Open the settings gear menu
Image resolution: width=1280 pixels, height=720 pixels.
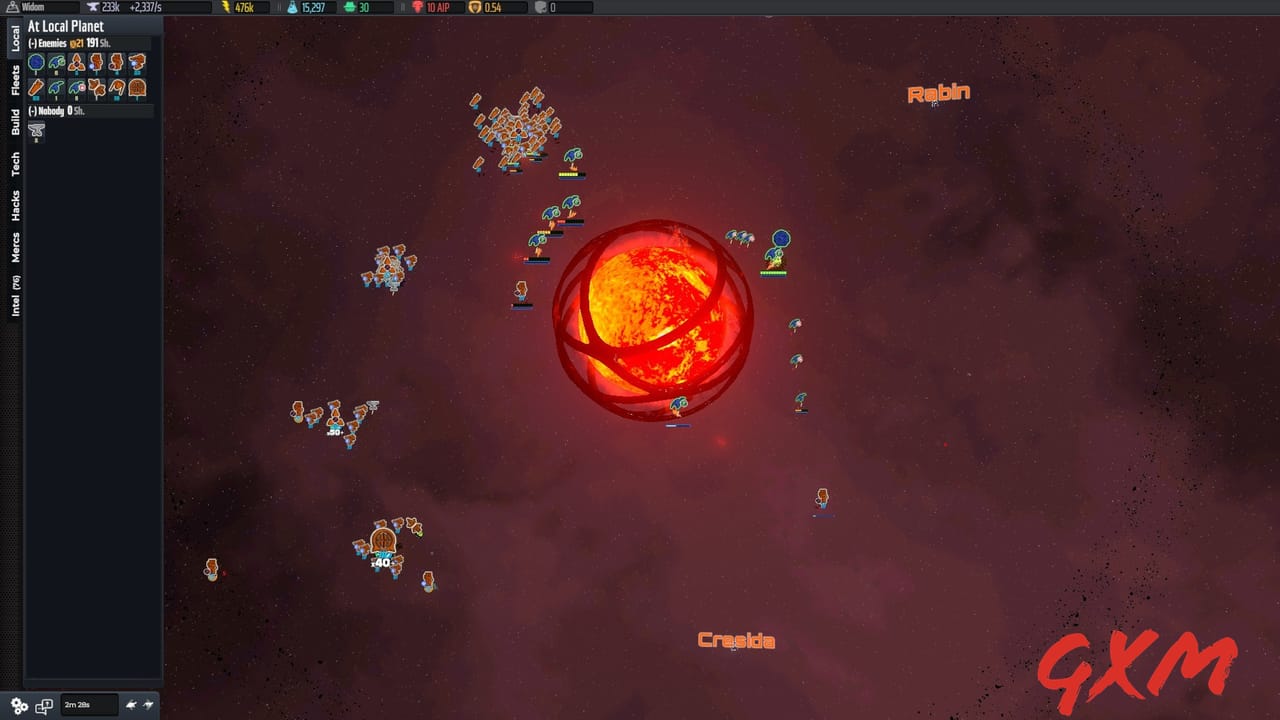17,704
